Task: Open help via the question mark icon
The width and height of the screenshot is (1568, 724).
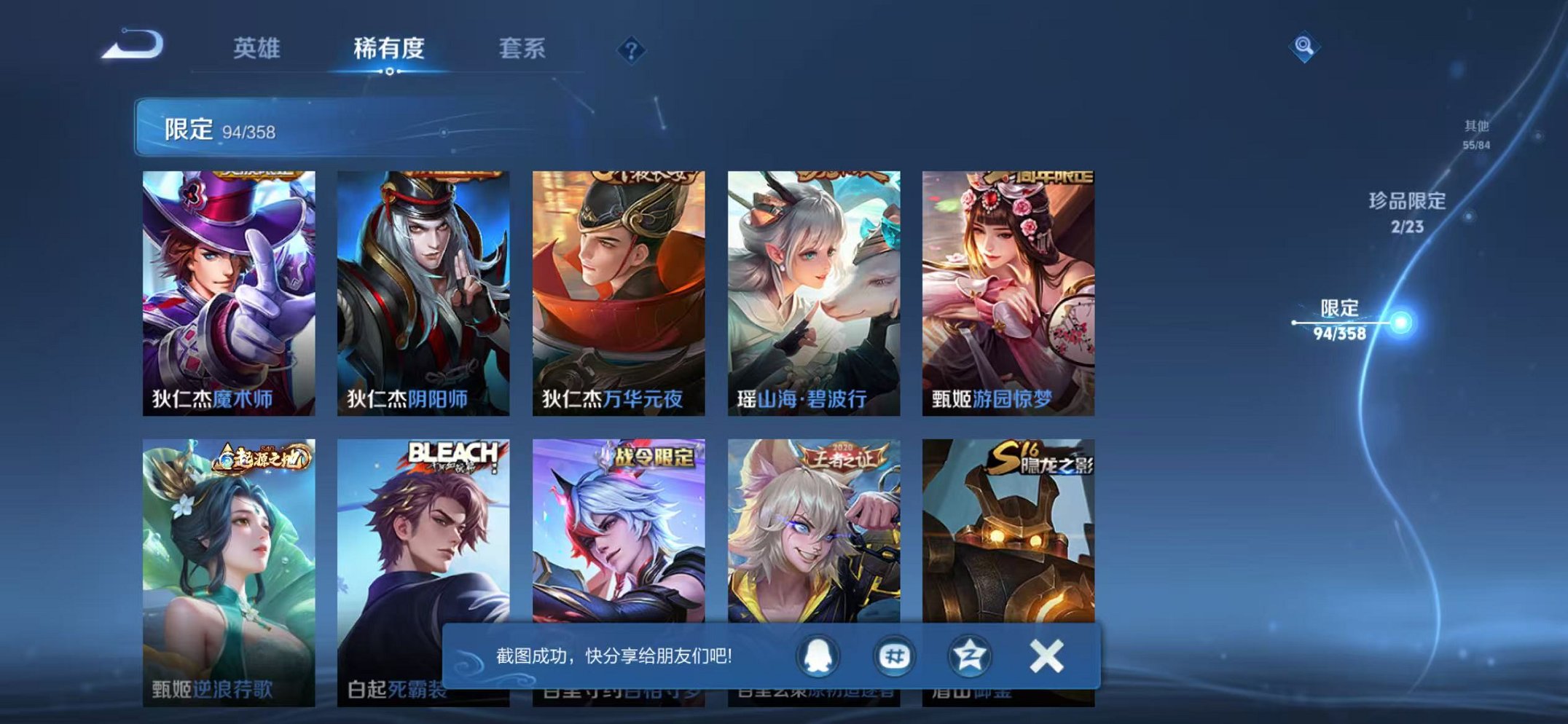Action: (x=632, y=50)
